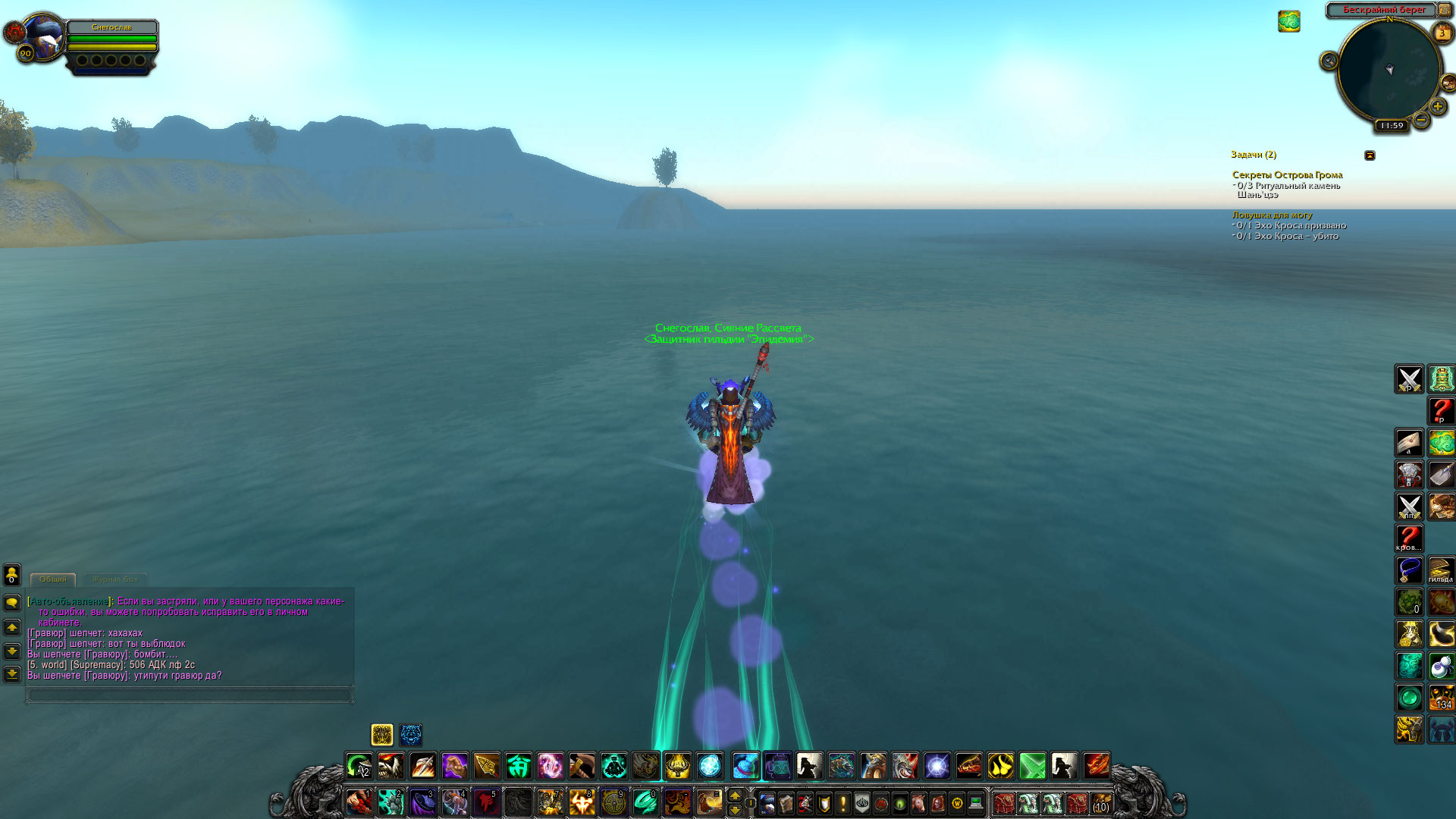Select the golden lion stance icon
The image size is (1456, 819).
[381, 734]
